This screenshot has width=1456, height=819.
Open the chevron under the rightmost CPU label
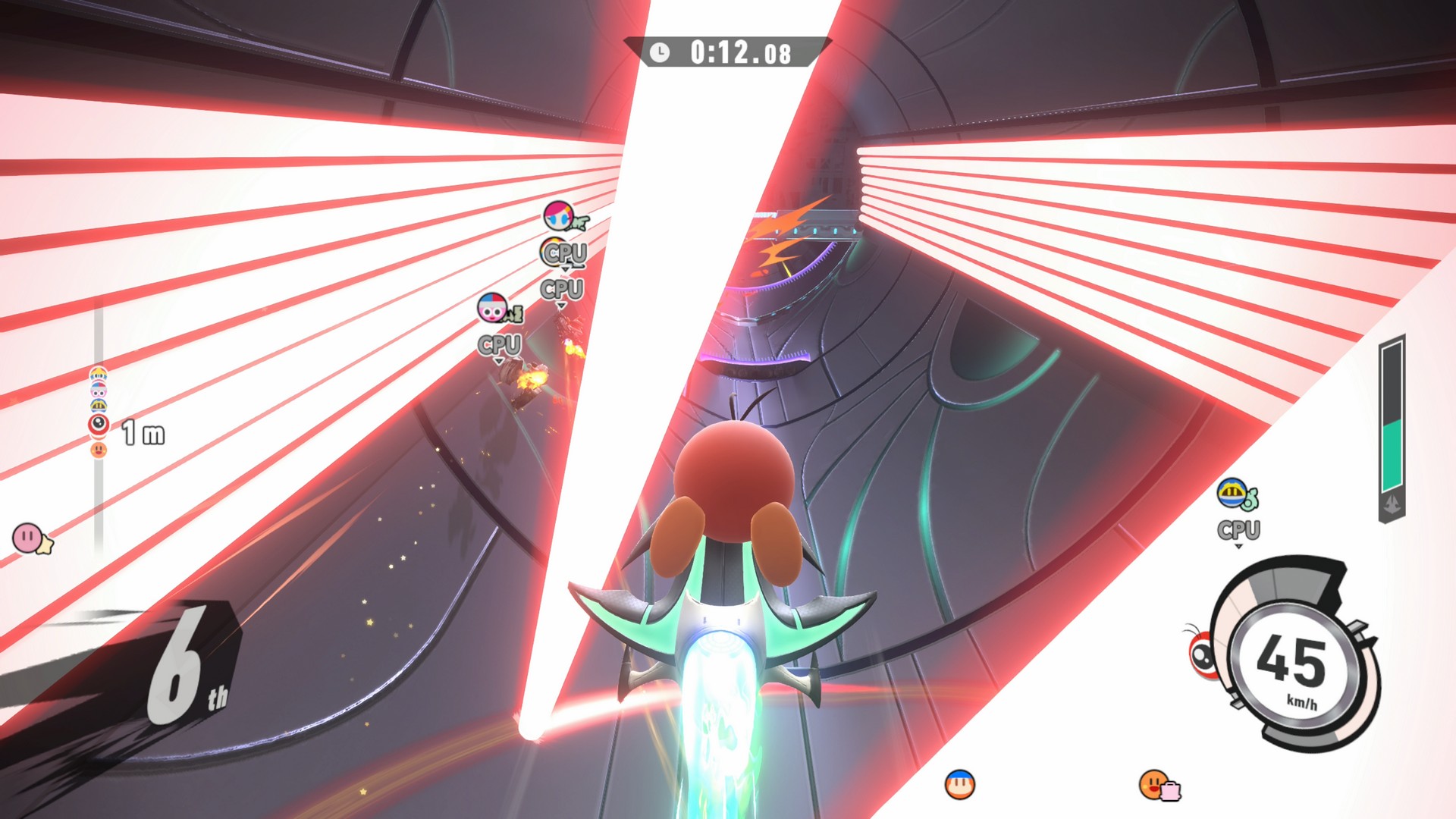click(x=1238, y=546)
